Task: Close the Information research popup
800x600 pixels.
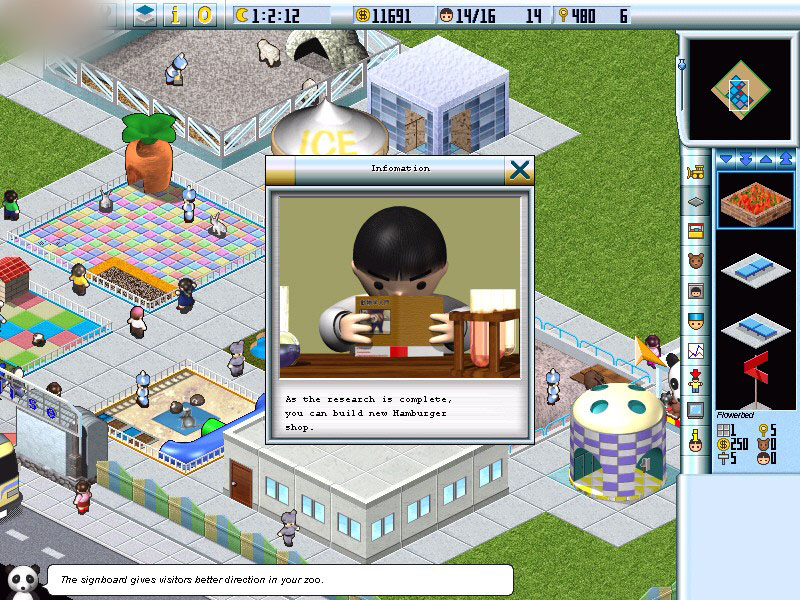Action: [519, 169]
